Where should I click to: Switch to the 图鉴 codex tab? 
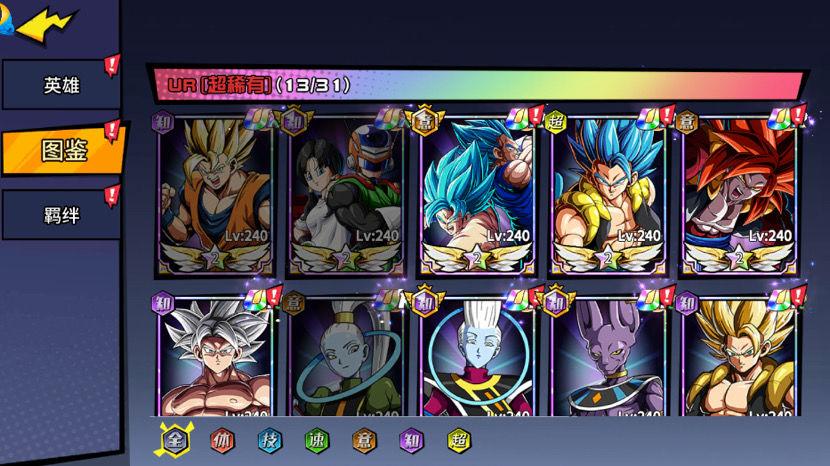pos(63,150)
